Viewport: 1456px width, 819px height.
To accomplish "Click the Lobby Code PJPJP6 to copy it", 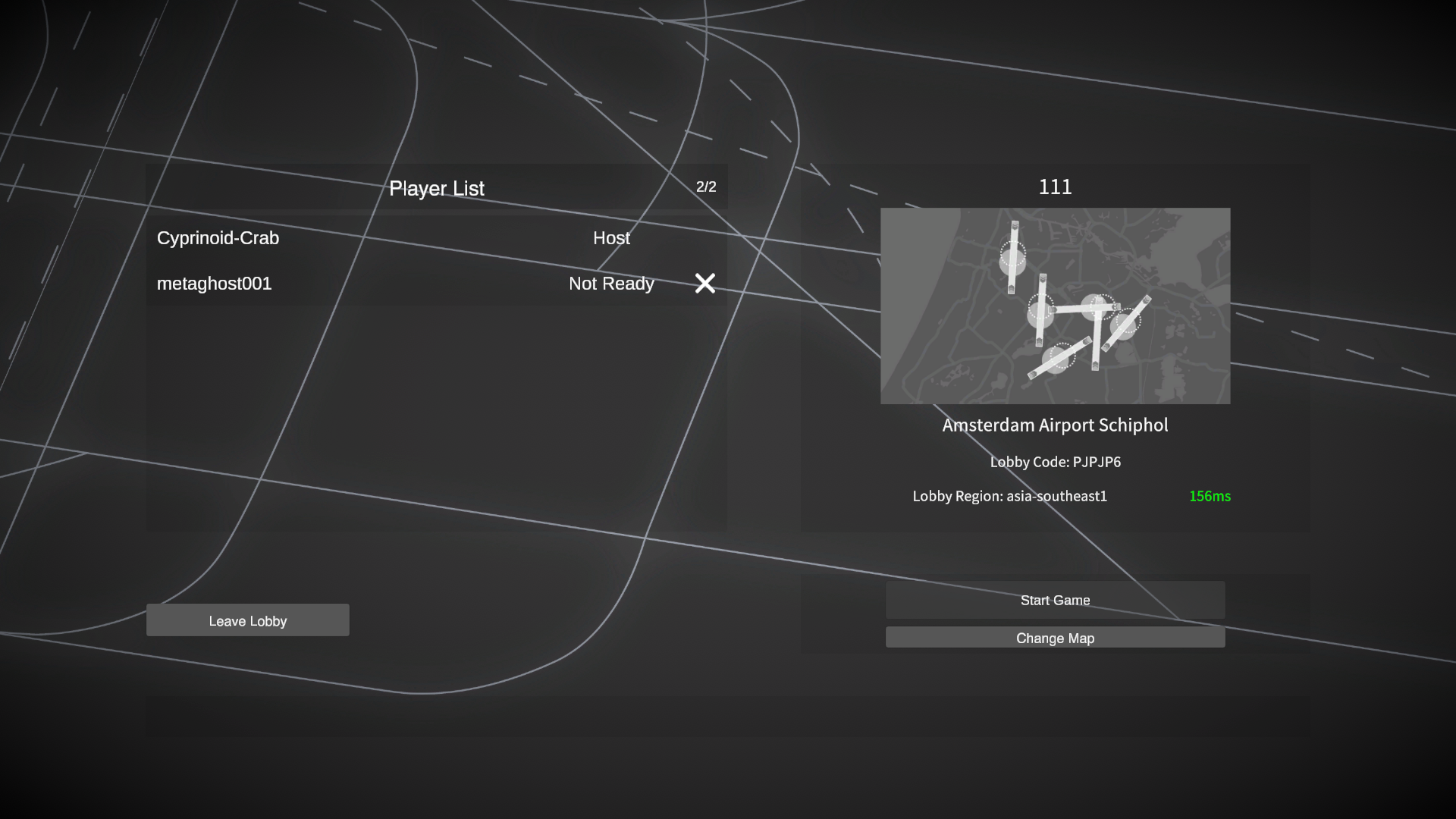I will 1056,462.
